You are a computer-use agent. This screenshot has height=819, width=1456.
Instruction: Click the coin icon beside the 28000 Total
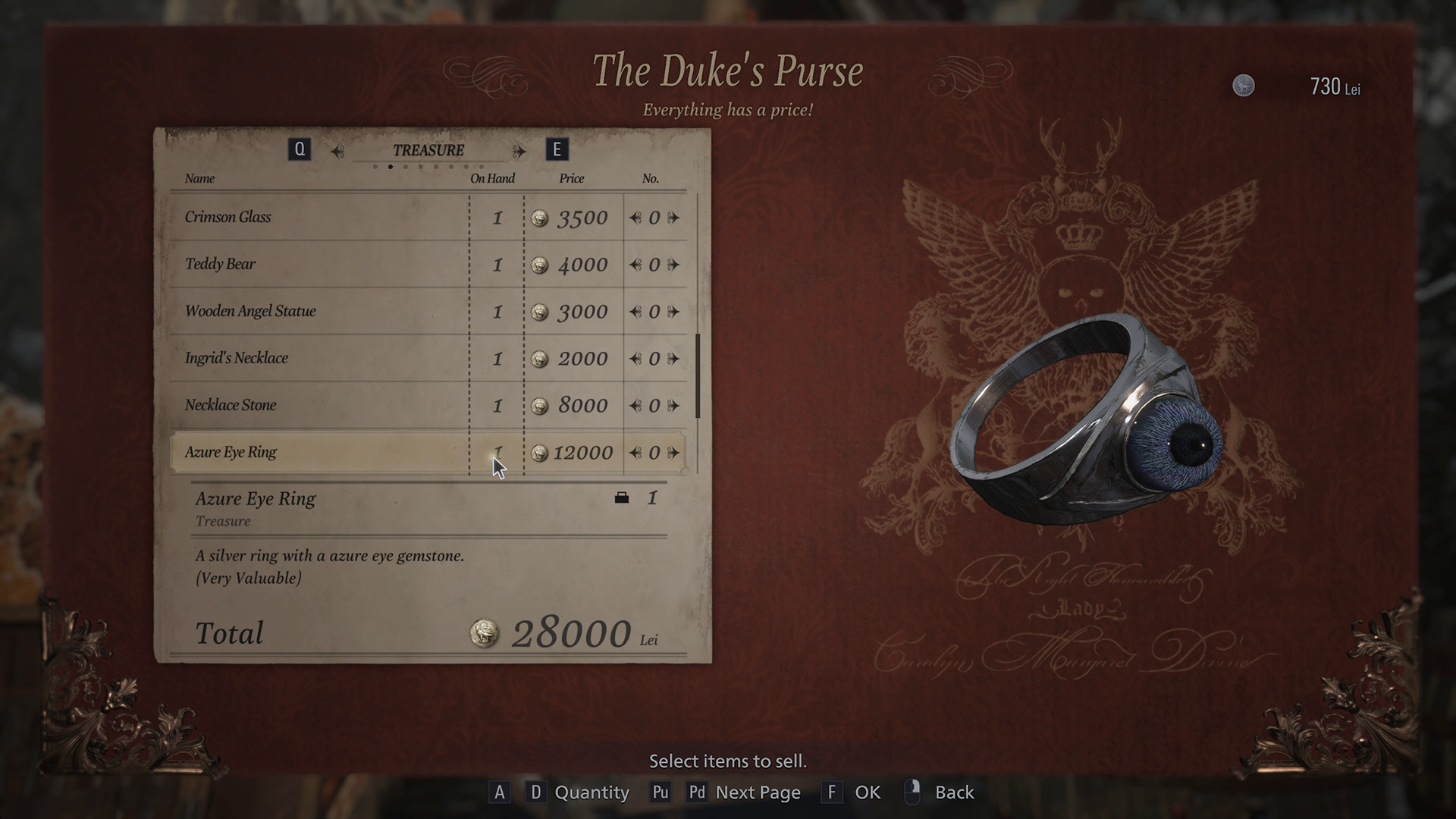(x=485, y=633)
